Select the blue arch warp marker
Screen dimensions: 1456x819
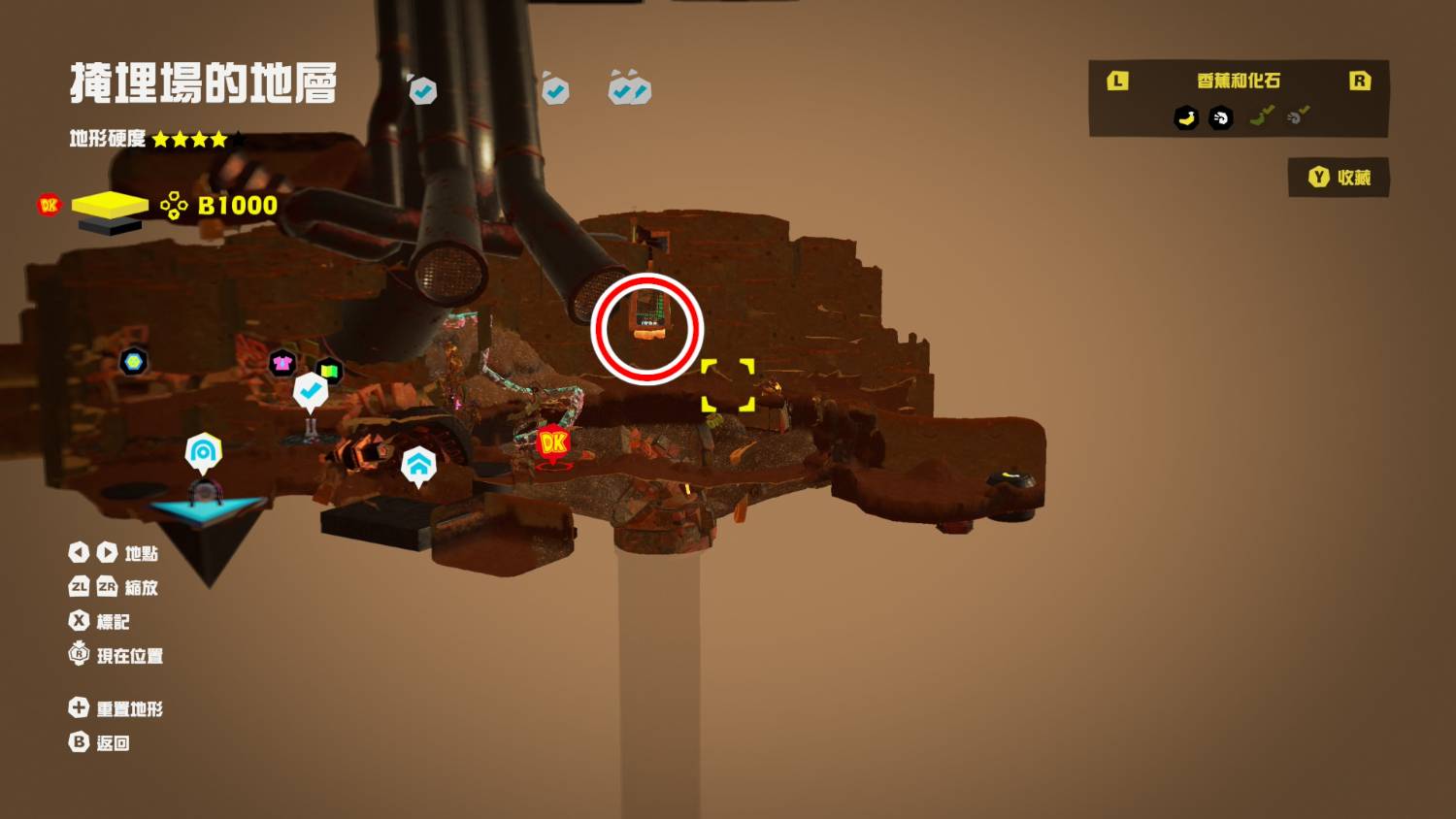203,451
